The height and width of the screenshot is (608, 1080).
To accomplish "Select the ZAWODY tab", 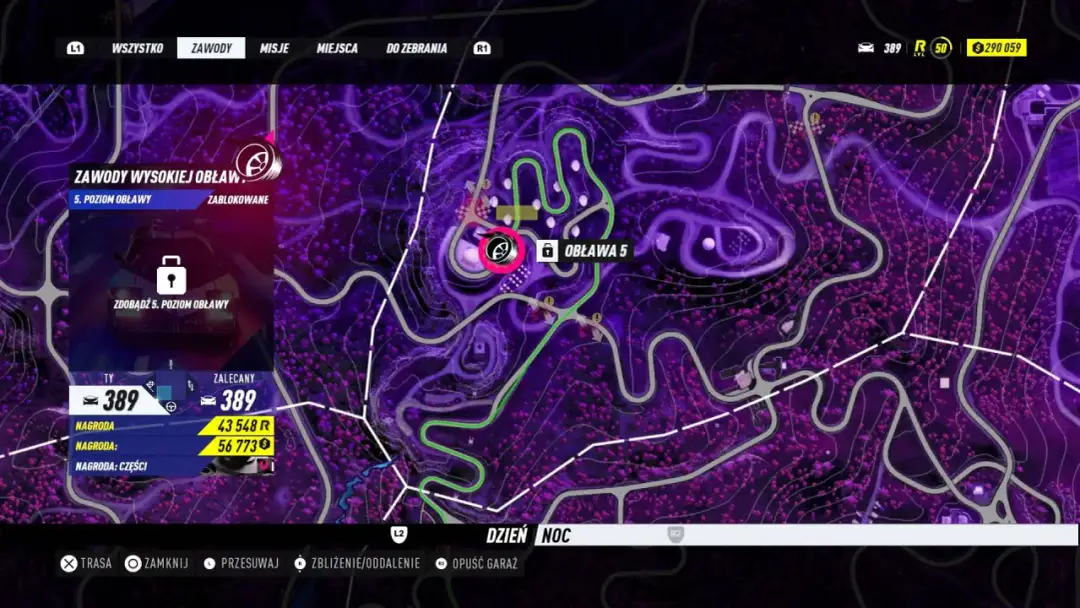I will pos(211,48).
